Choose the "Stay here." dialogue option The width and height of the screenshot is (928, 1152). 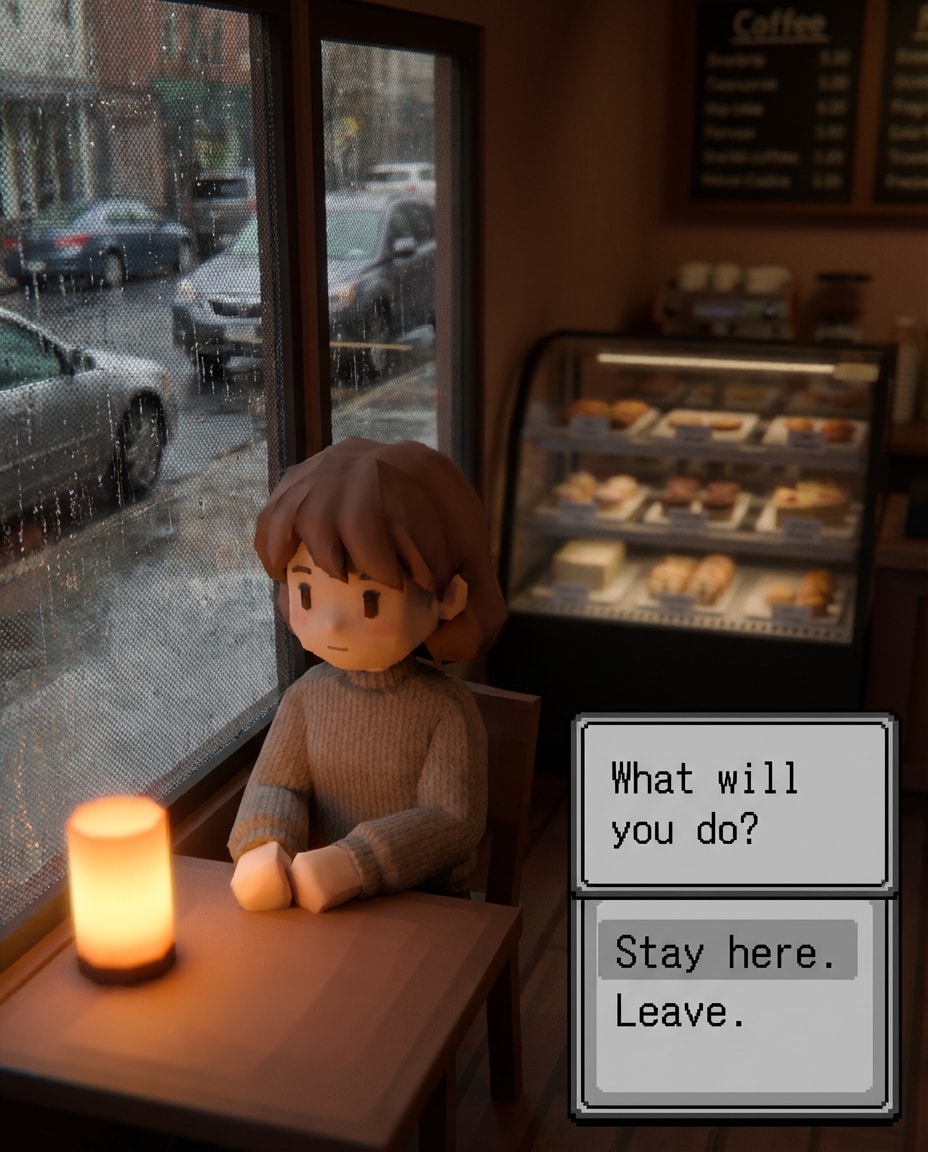[725, 951]
